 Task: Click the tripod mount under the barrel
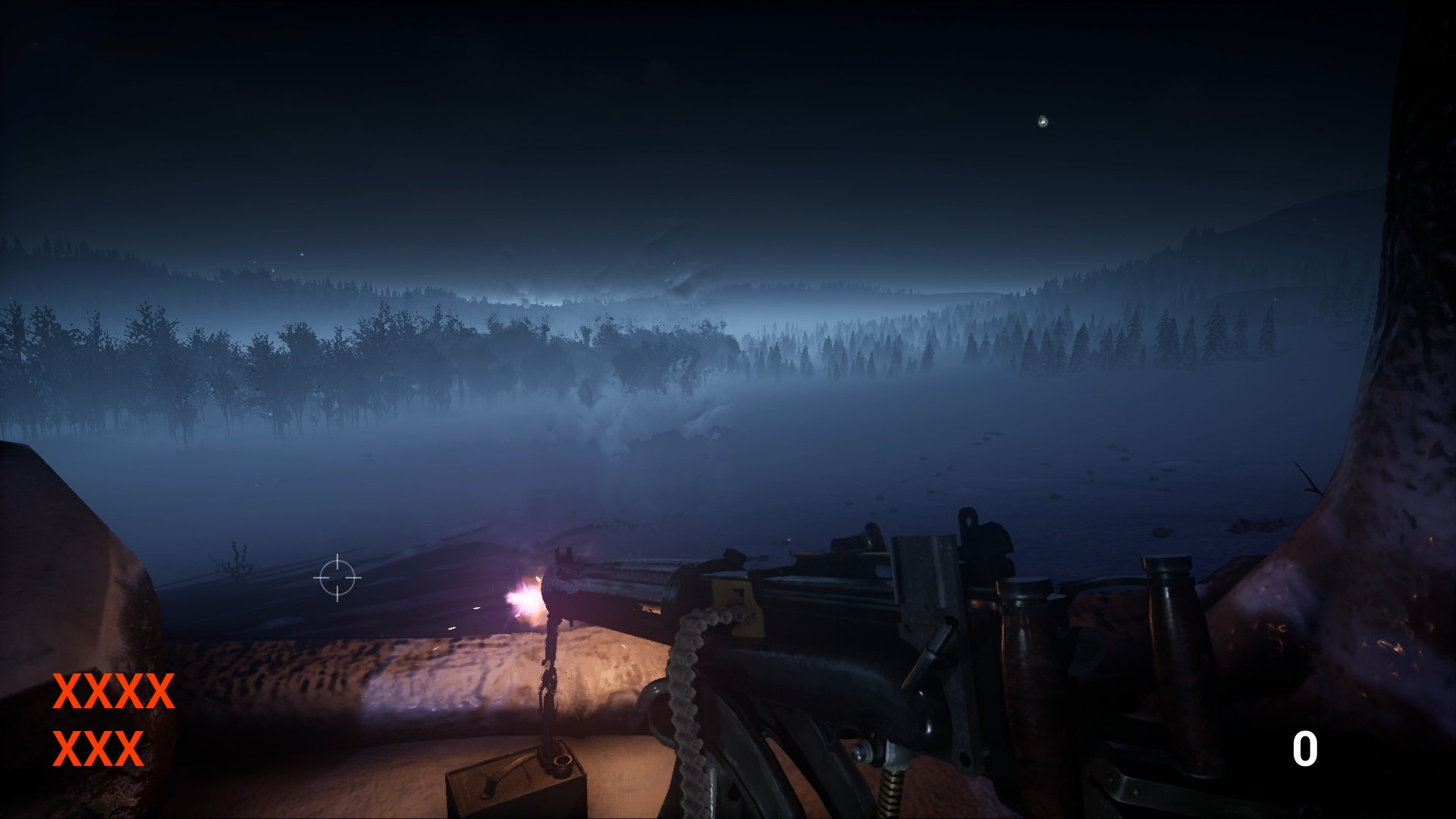pyautogui.click(x=550, y=682)
